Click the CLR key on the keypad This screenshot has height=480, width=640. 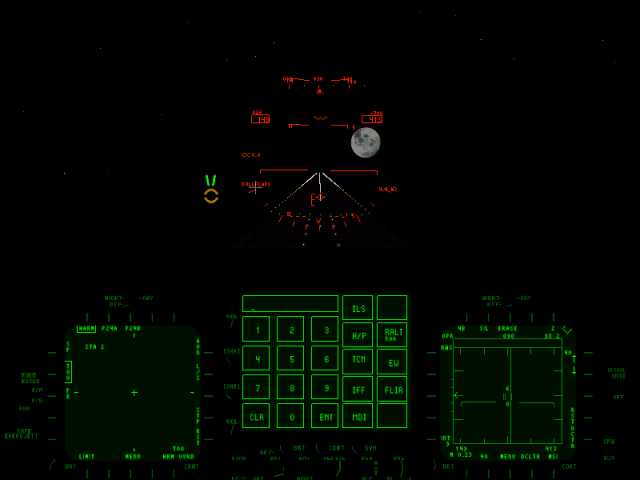pyautogui.click(x=256, y=415)
